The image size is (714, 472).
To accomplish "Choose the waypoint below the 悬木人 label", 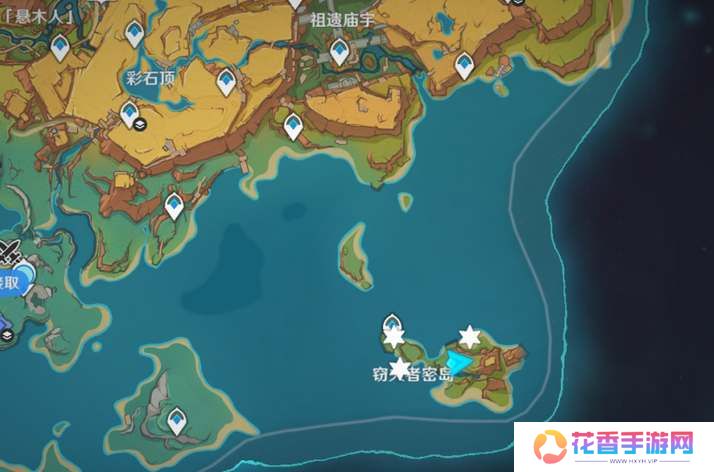I will point(60,46).
